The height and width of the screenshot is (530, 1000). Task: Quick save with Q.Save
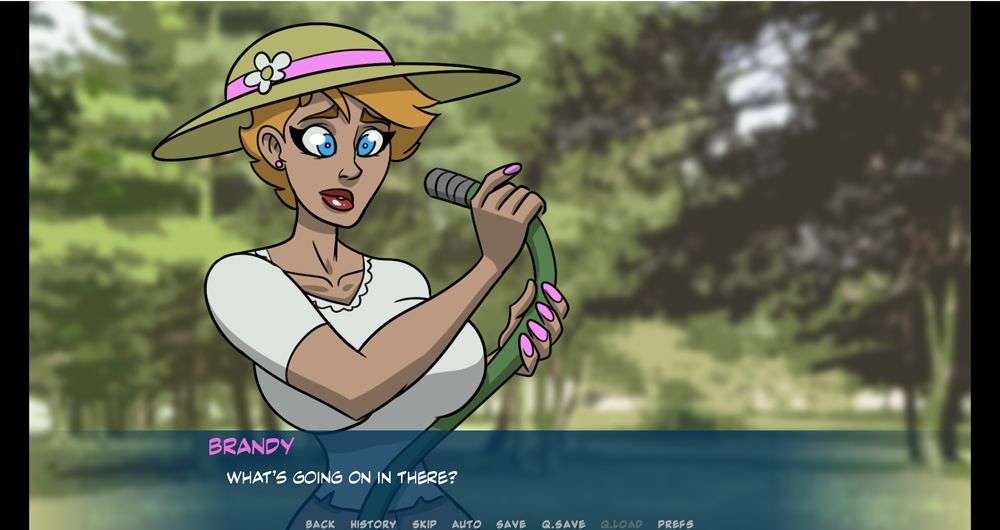[563, 524]
